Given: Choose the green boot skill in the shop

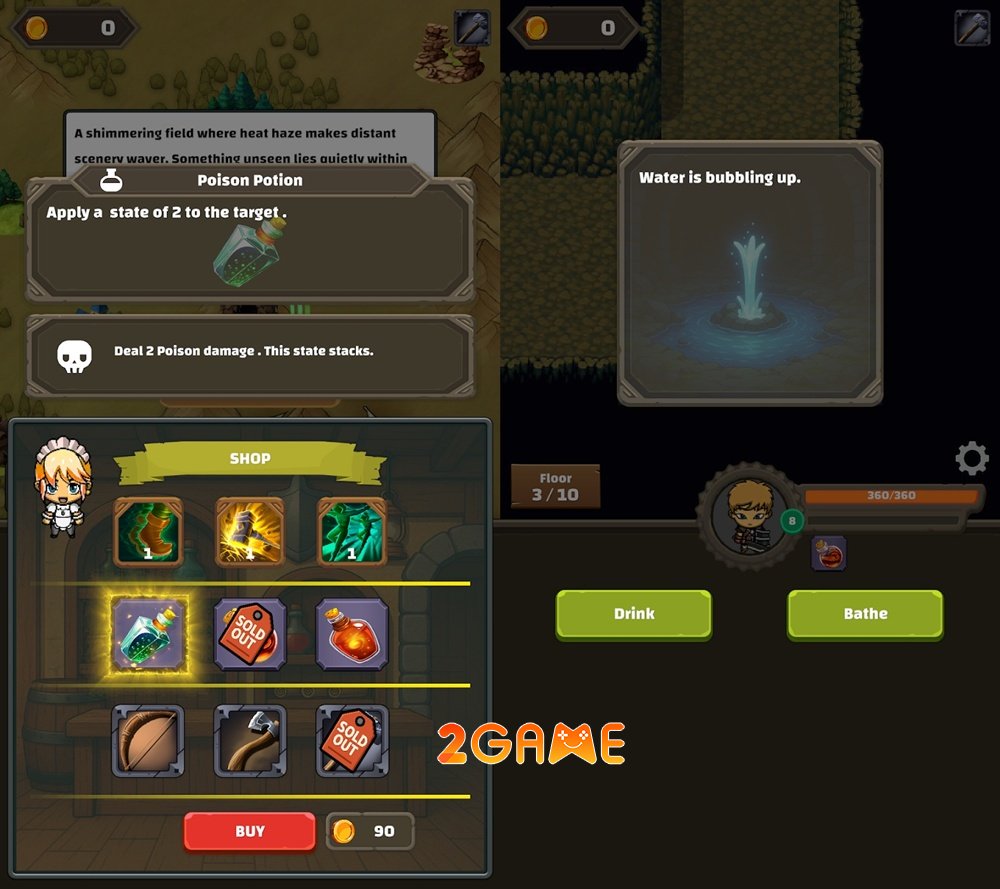Looking at the screenshot, I should coord(148,533).
